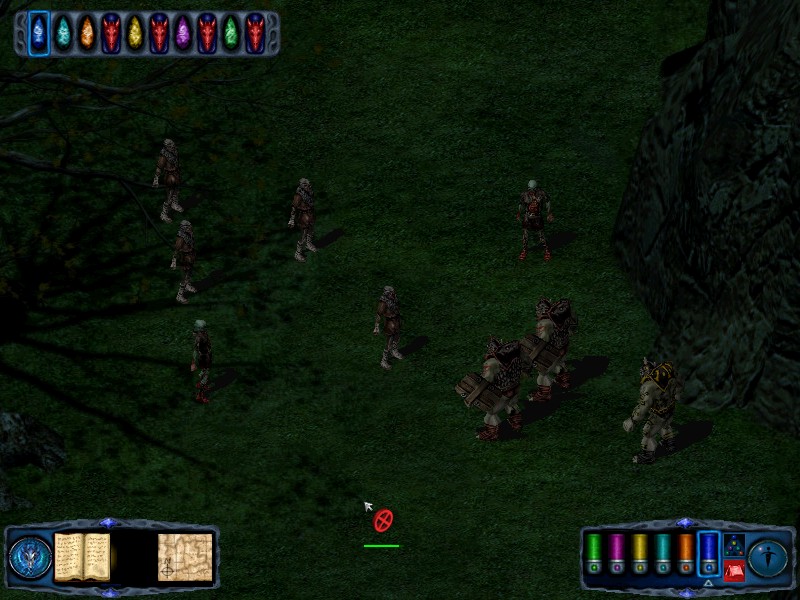Open the parchment map
The height and width of the screenshot is (600, 800).
185,557
